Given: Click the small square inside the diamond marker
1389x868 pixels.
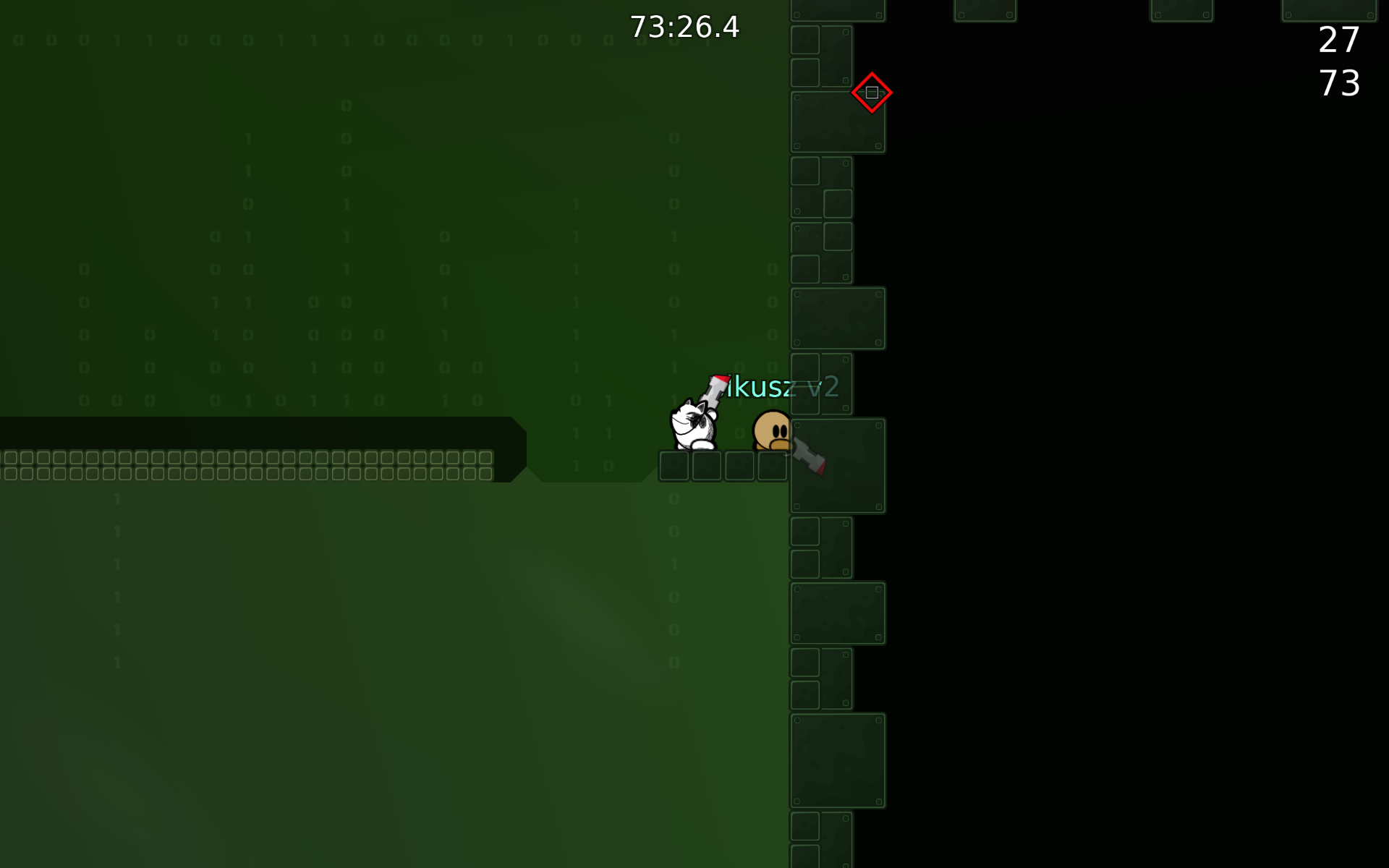Looking at the screenshot, I should click(x=872, y=93).
